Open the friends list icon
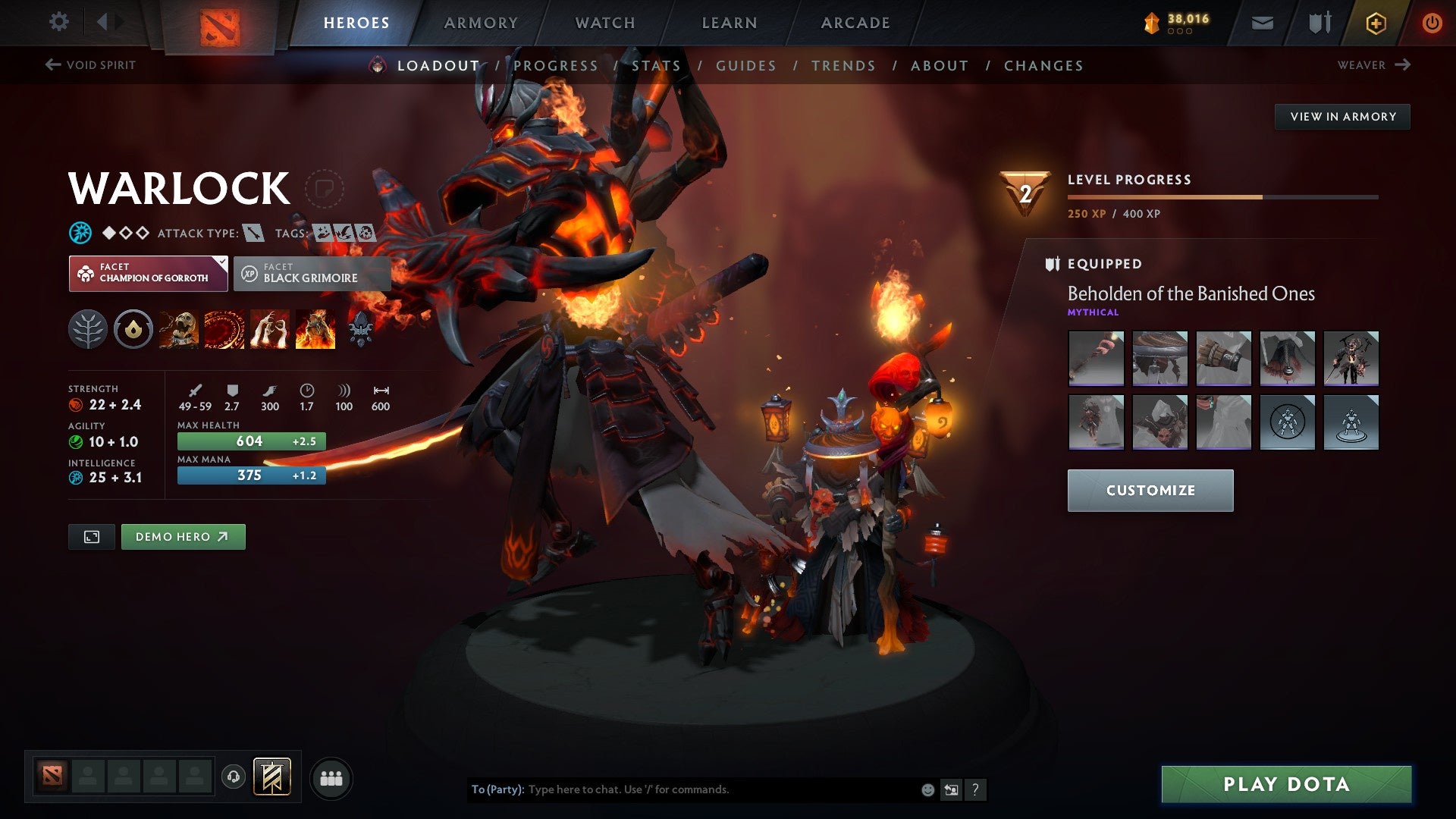Image resolution: width=1456 pixels, height=819 pixels. (x=331, y=777)
